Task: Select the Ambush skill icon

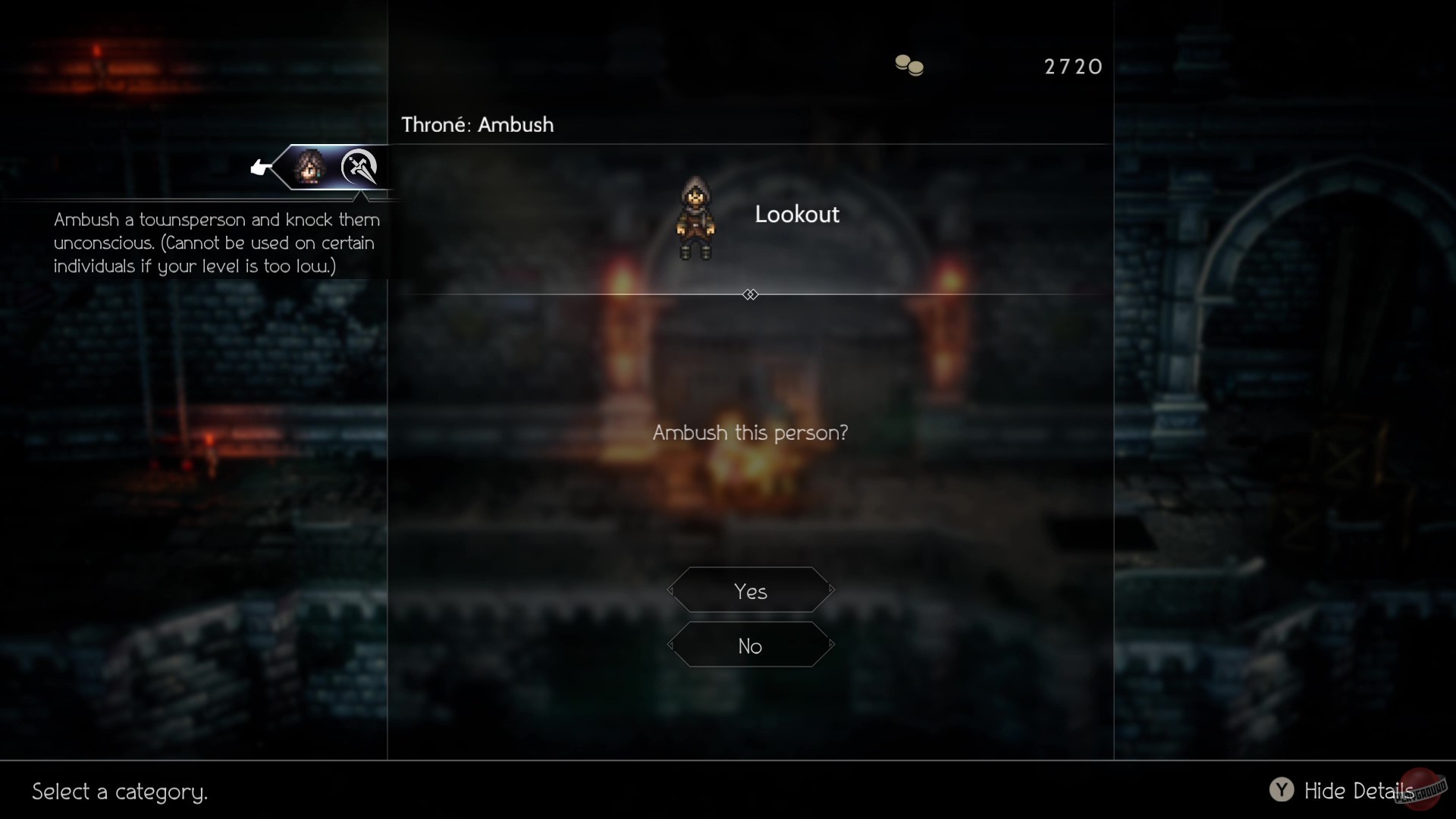Action: 359,168
